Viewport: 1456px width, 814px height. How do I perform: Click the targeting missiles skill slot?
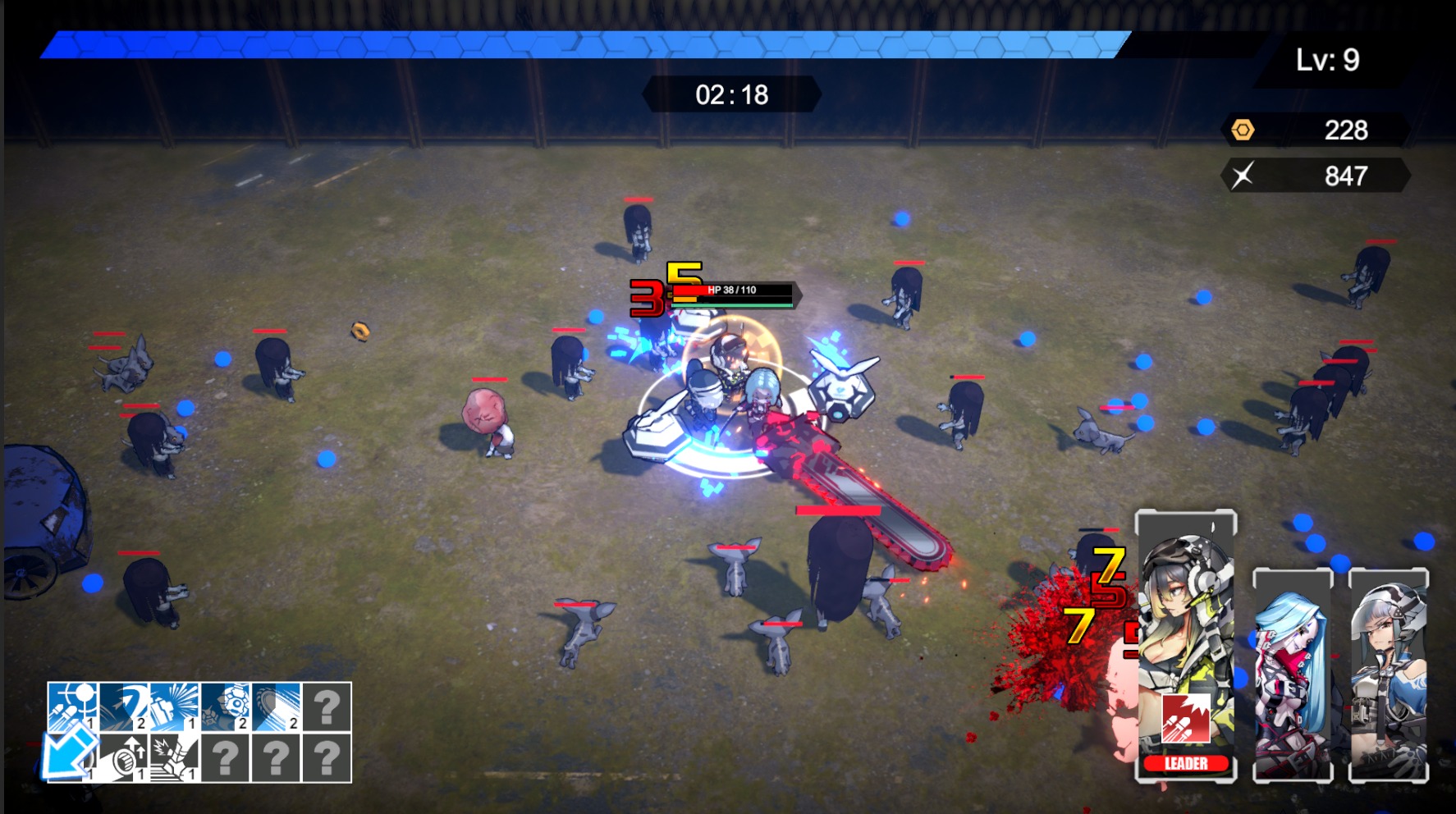pyautogui.click(x=73, y=707)
